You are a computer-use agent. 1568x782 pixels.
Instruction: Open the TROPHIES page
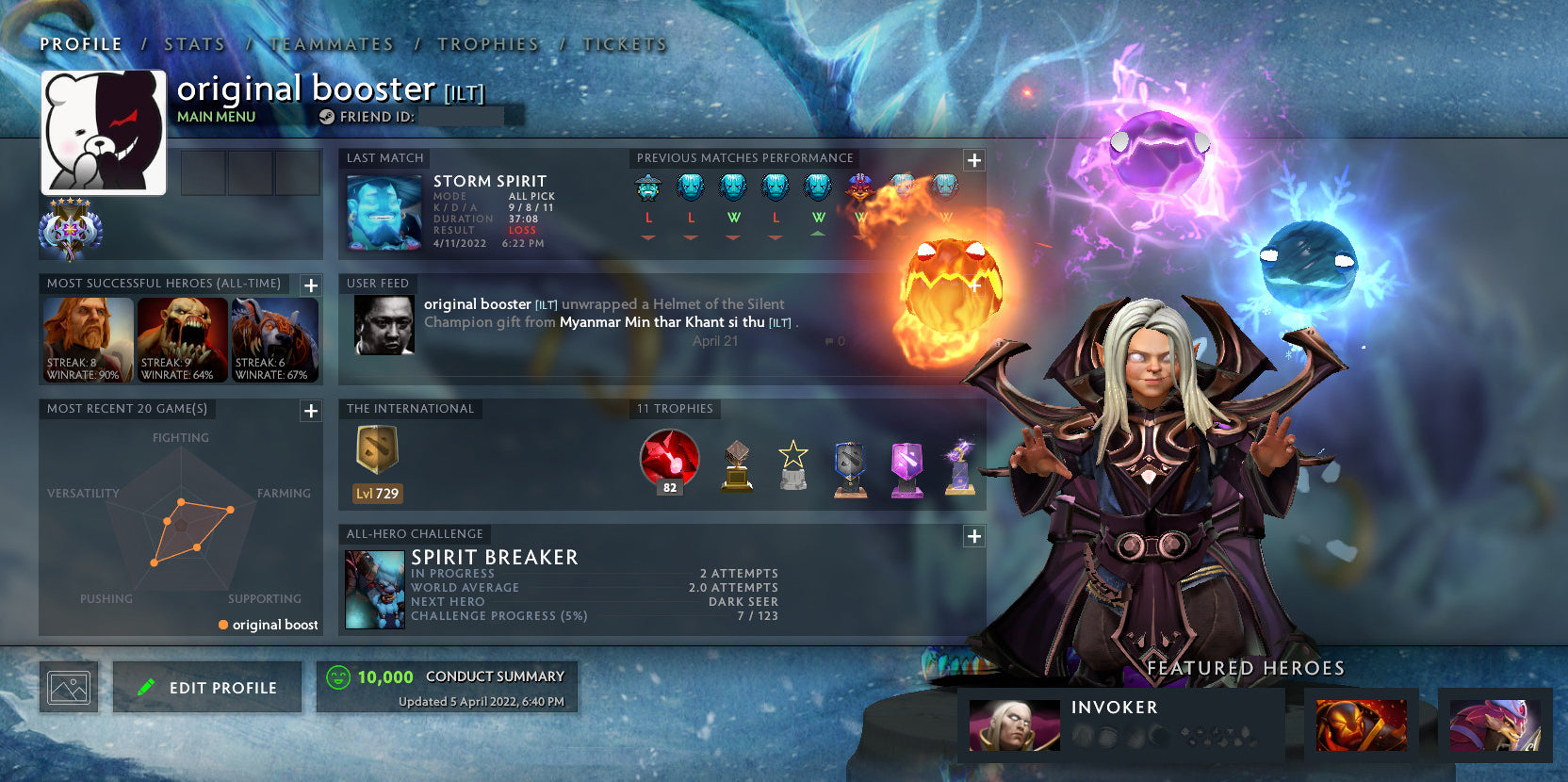[x=487, y=43]
